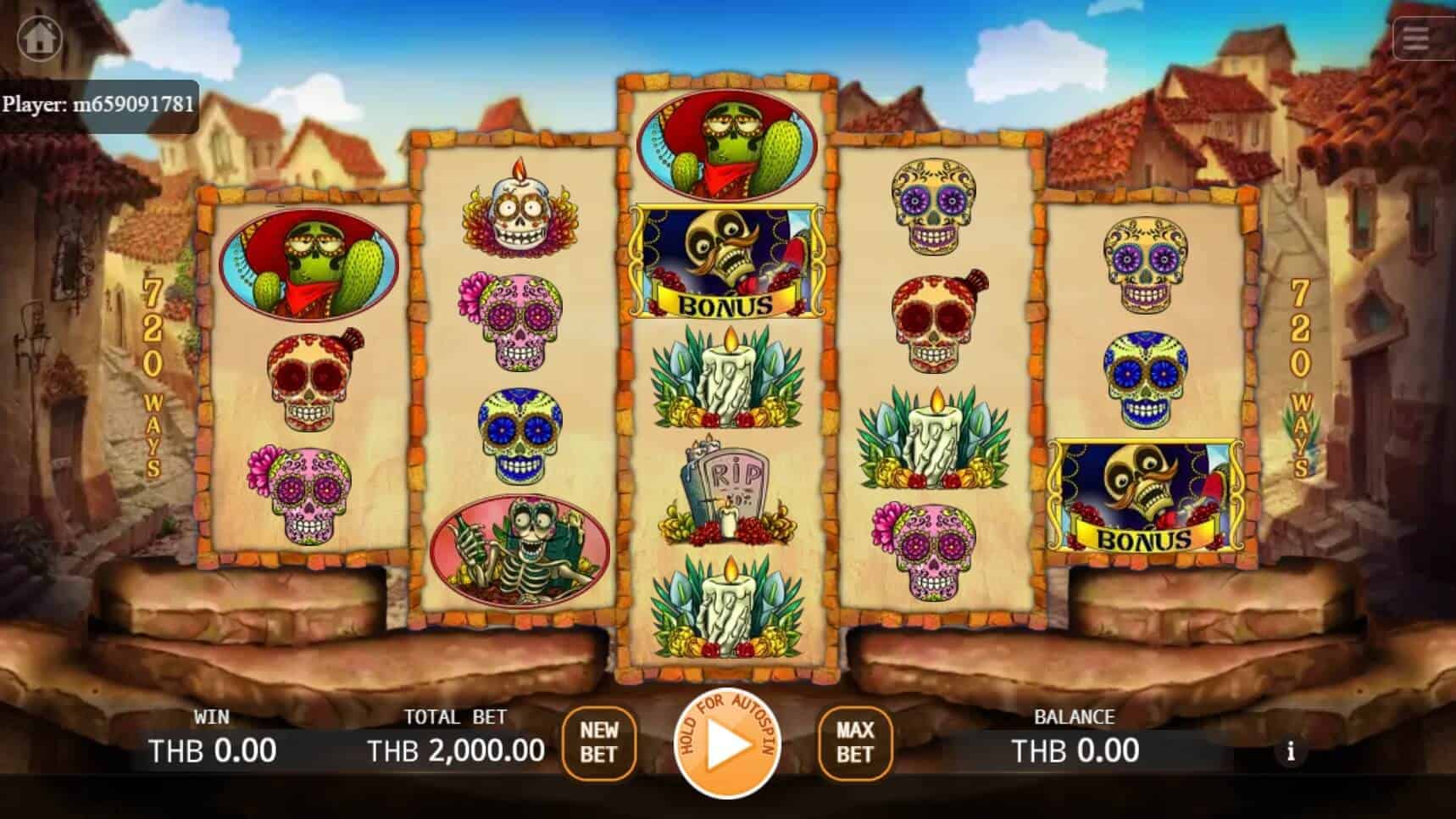Select the purple sugar skull on reel four
Screen dimensions: 1456x819
[934, 203]
